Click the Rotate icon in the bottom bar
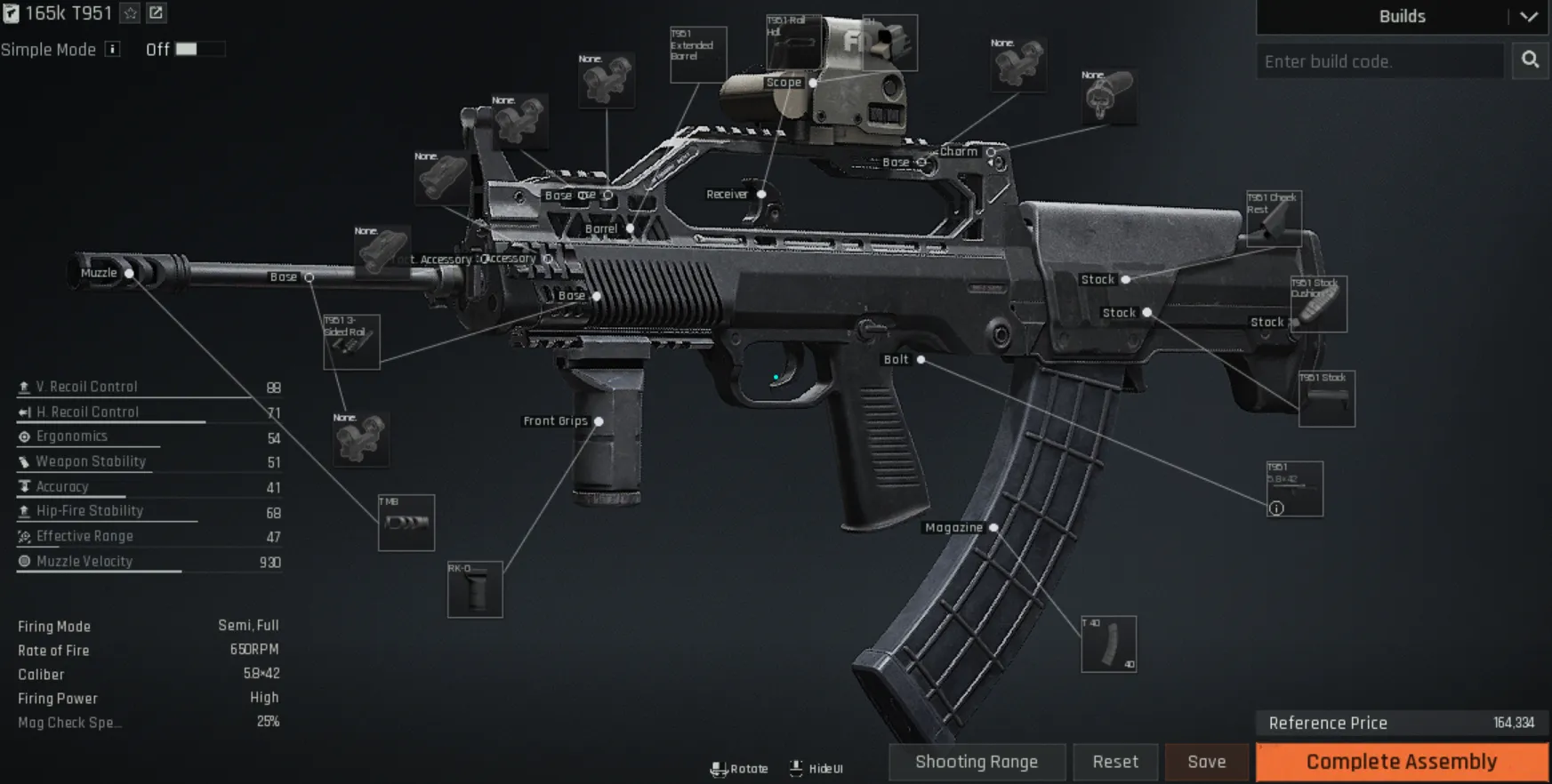 (x=720, y=767)
